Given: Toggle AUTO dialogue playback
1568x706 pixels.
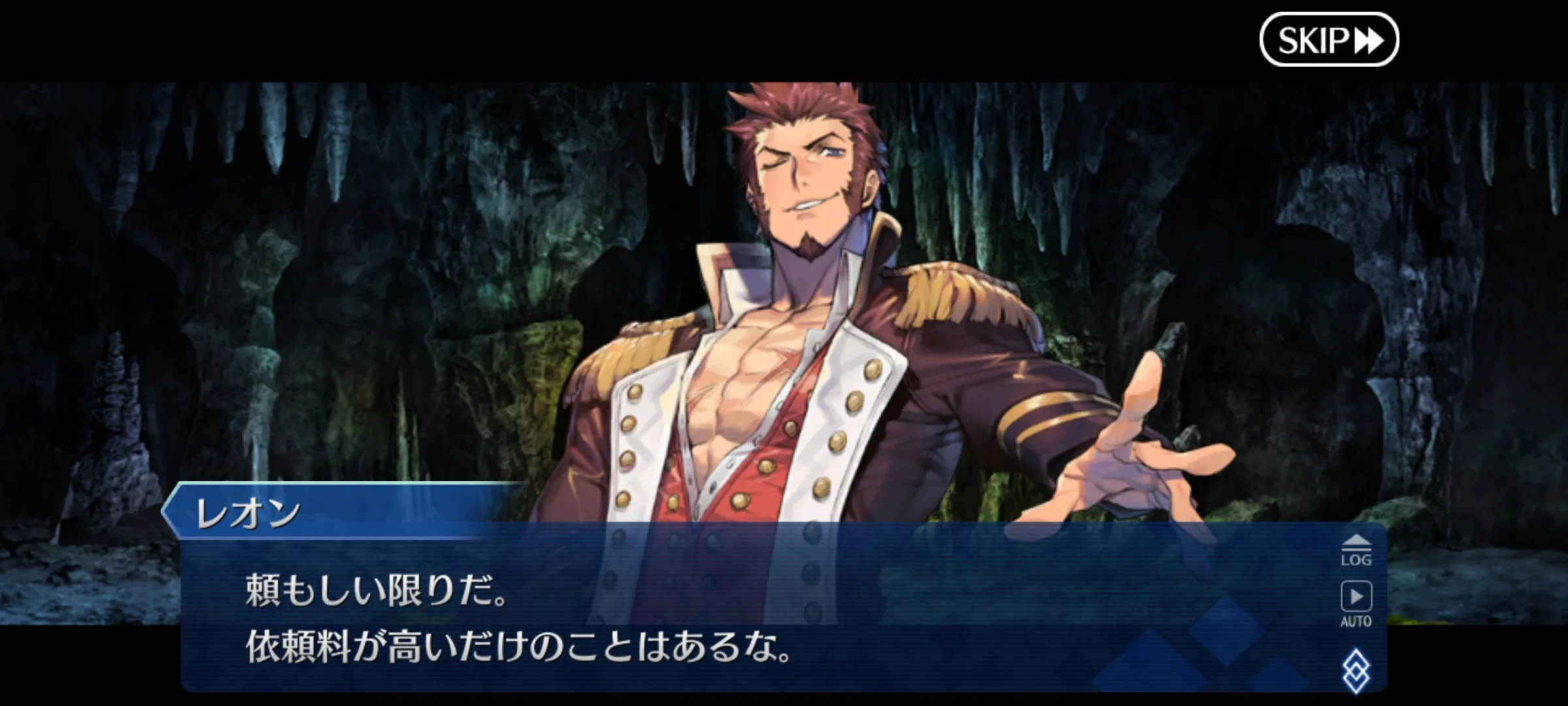Looking at the screenshot, I should click(1356, 604).
